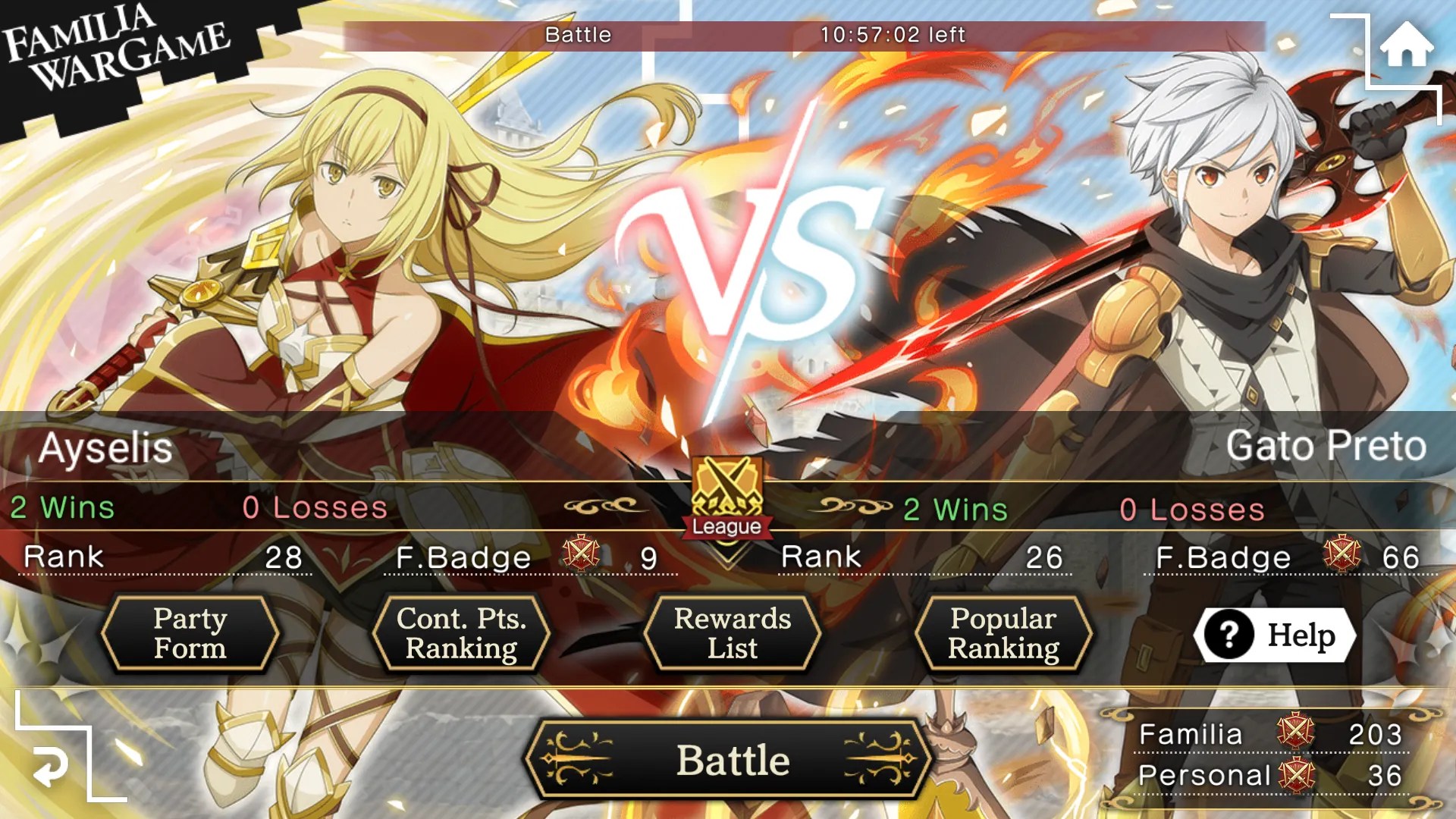Open the Popular Ranking
Screen dimensions: 1456x819
pos(1003,633)
